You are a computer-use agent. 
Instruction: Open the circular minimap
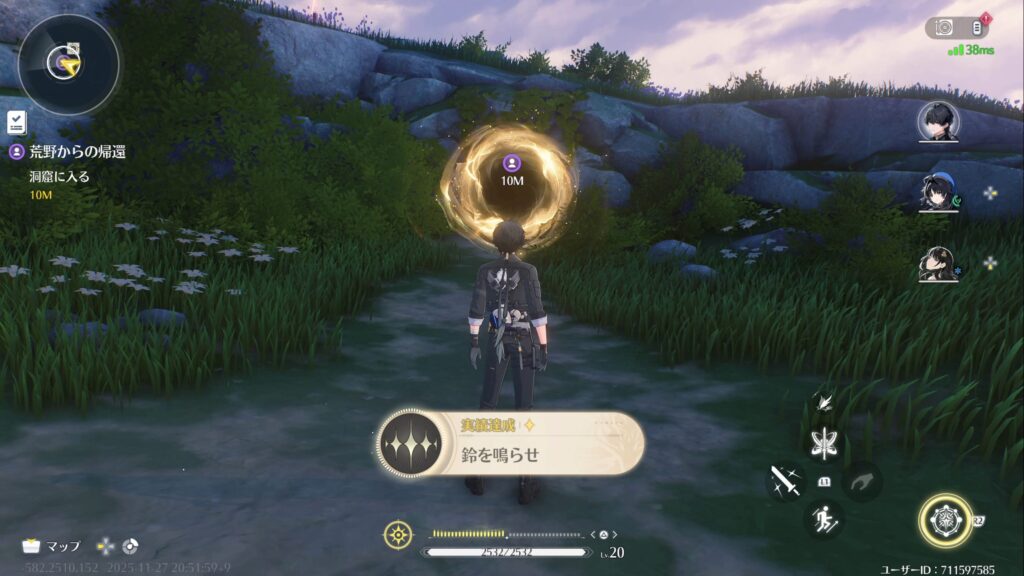coord(68,64)
